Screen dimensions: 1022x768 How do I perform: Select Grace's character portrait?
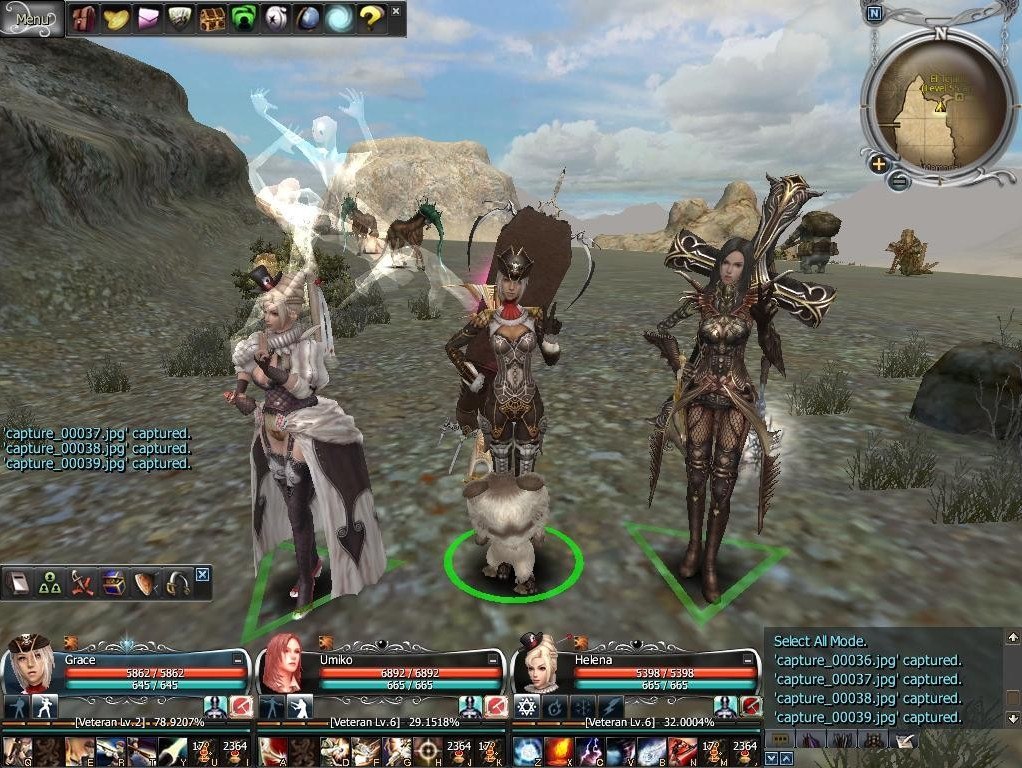point(30,663)
